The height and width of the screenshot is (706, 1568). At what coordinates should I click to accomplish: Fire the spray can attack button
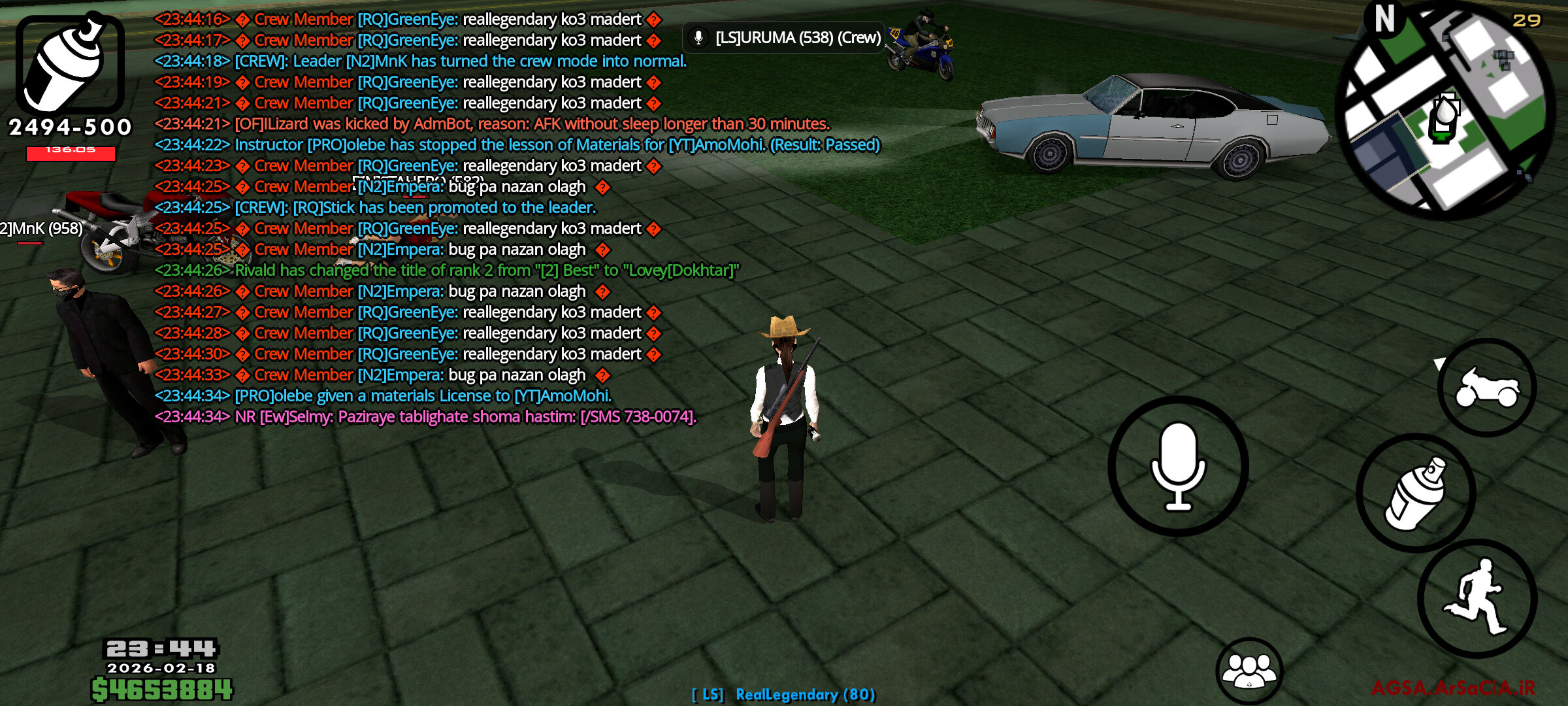pyautogui.click(x=1416, y=493)
